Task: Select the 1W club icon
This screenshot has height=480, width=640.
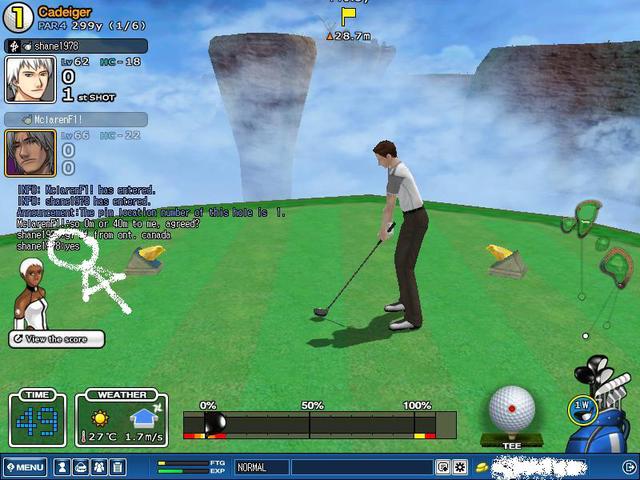Action: [579, 408]
